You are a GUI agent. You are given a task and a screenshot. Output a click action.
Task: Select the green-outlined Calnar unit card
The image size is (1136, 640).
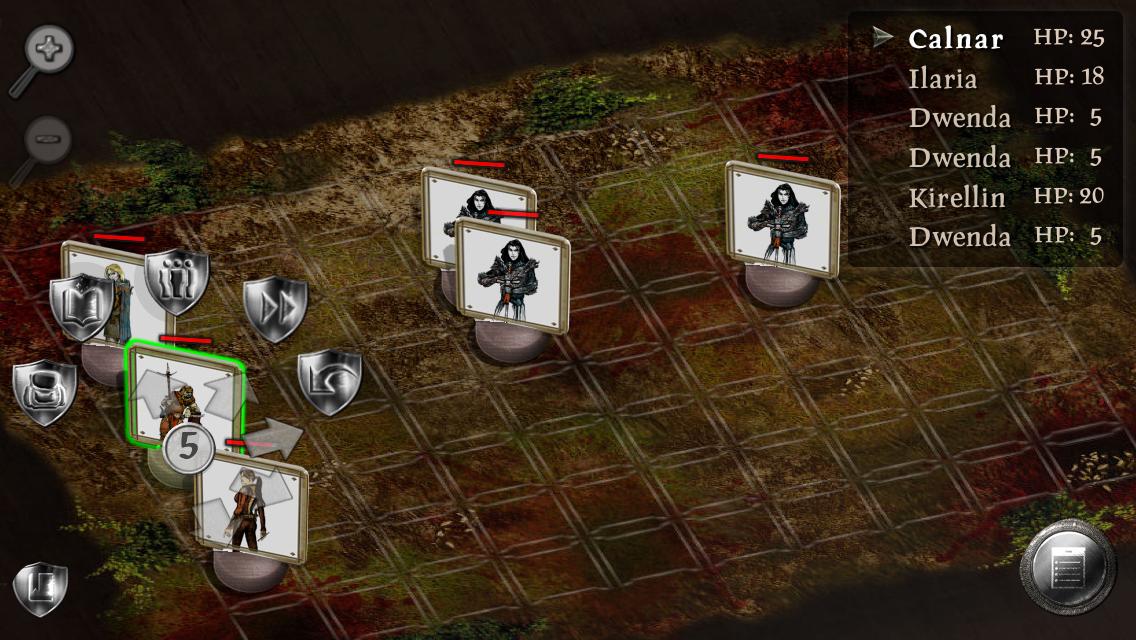point(184,395)
